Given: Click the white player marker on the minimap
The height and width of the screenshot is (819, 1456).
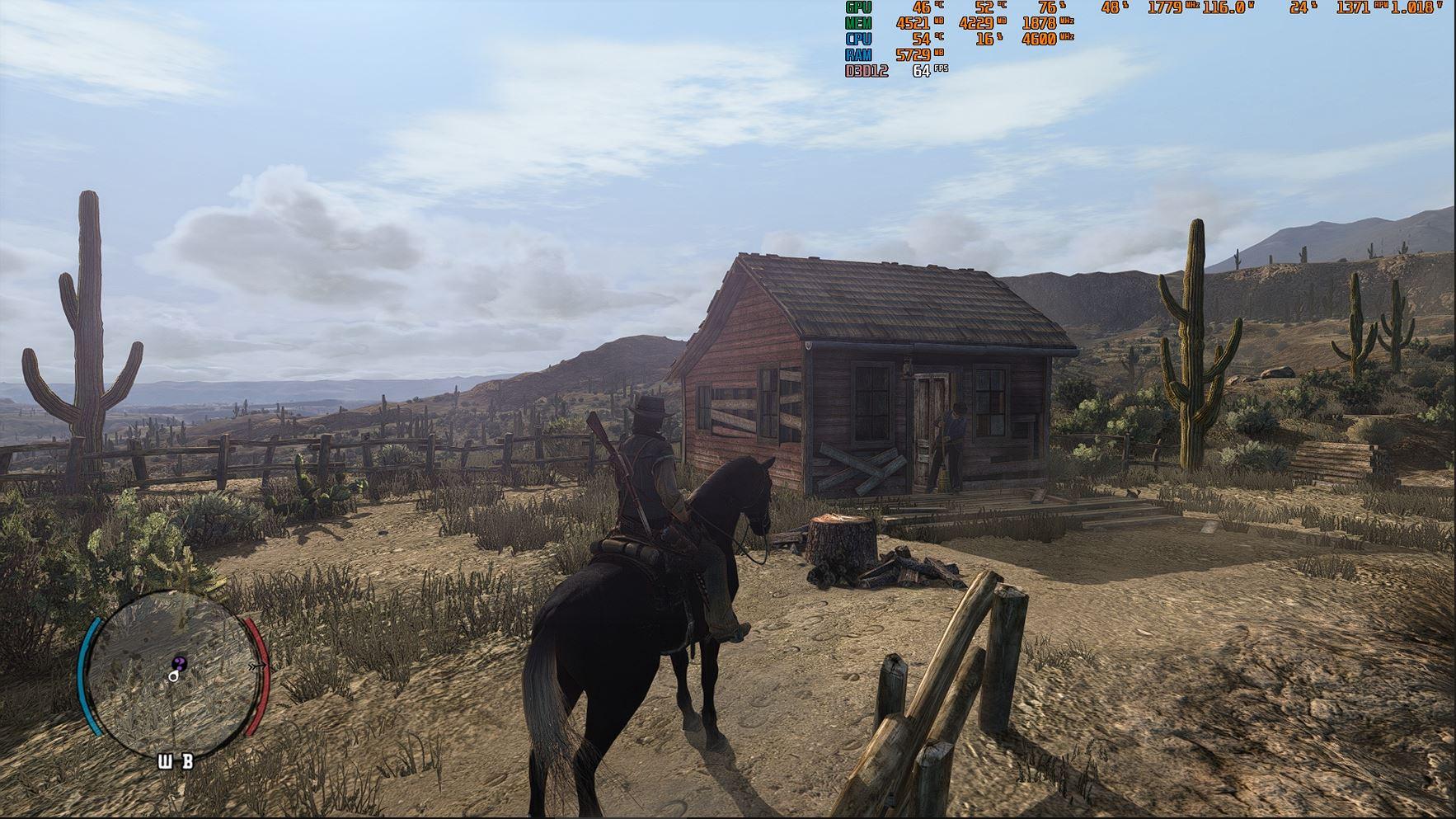Looking at the screenshot, I should pos(173,676).
